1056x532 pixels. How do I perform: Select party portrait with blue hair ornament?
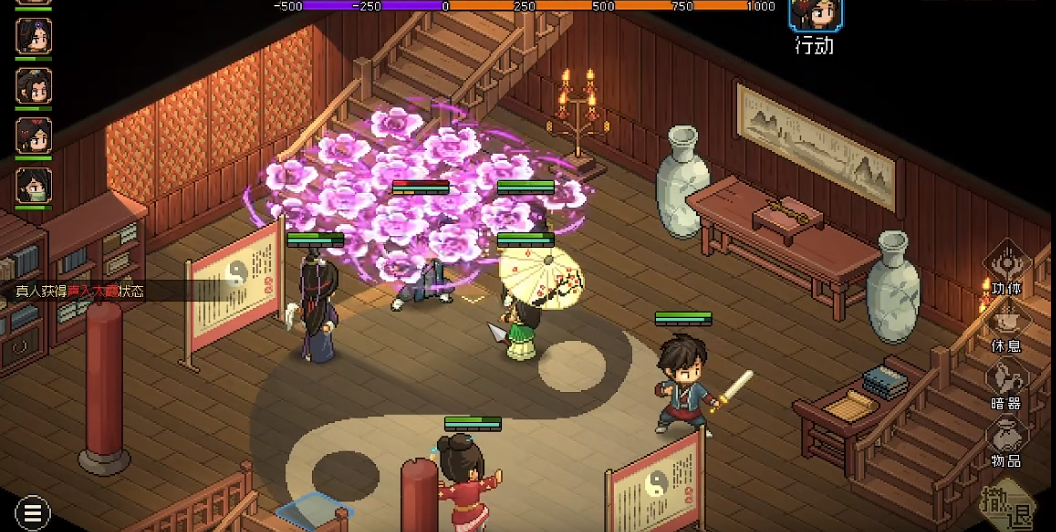[x=33, y=86]
